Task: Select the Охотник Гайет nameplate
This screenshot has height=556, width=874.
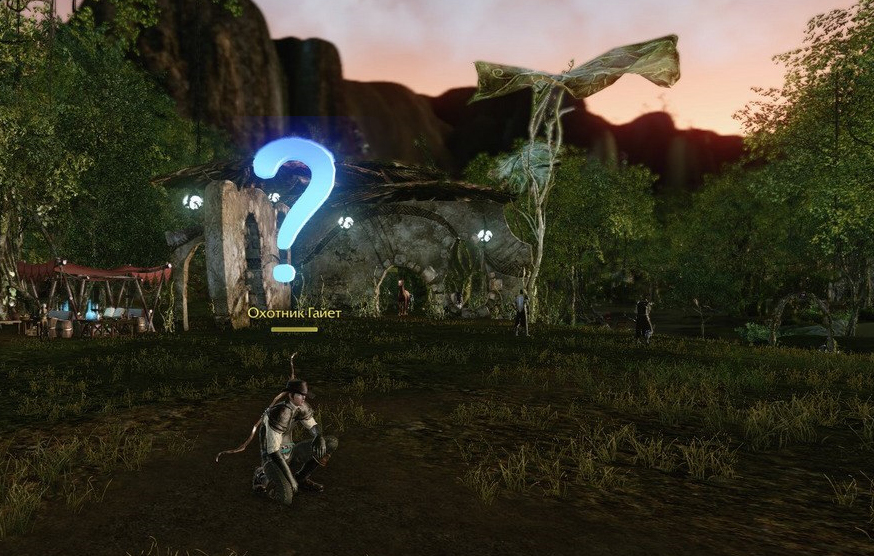Action: [294, 313]
